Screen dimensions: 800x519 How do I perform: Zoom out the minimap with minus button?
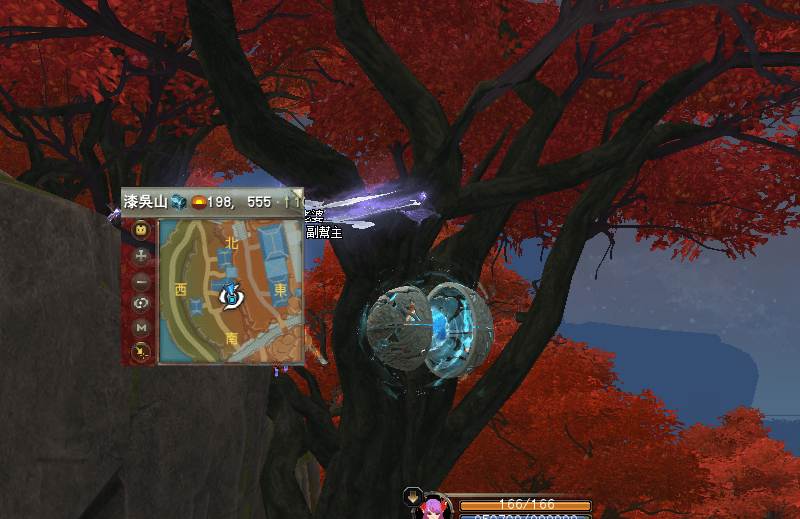pos(141,279)
